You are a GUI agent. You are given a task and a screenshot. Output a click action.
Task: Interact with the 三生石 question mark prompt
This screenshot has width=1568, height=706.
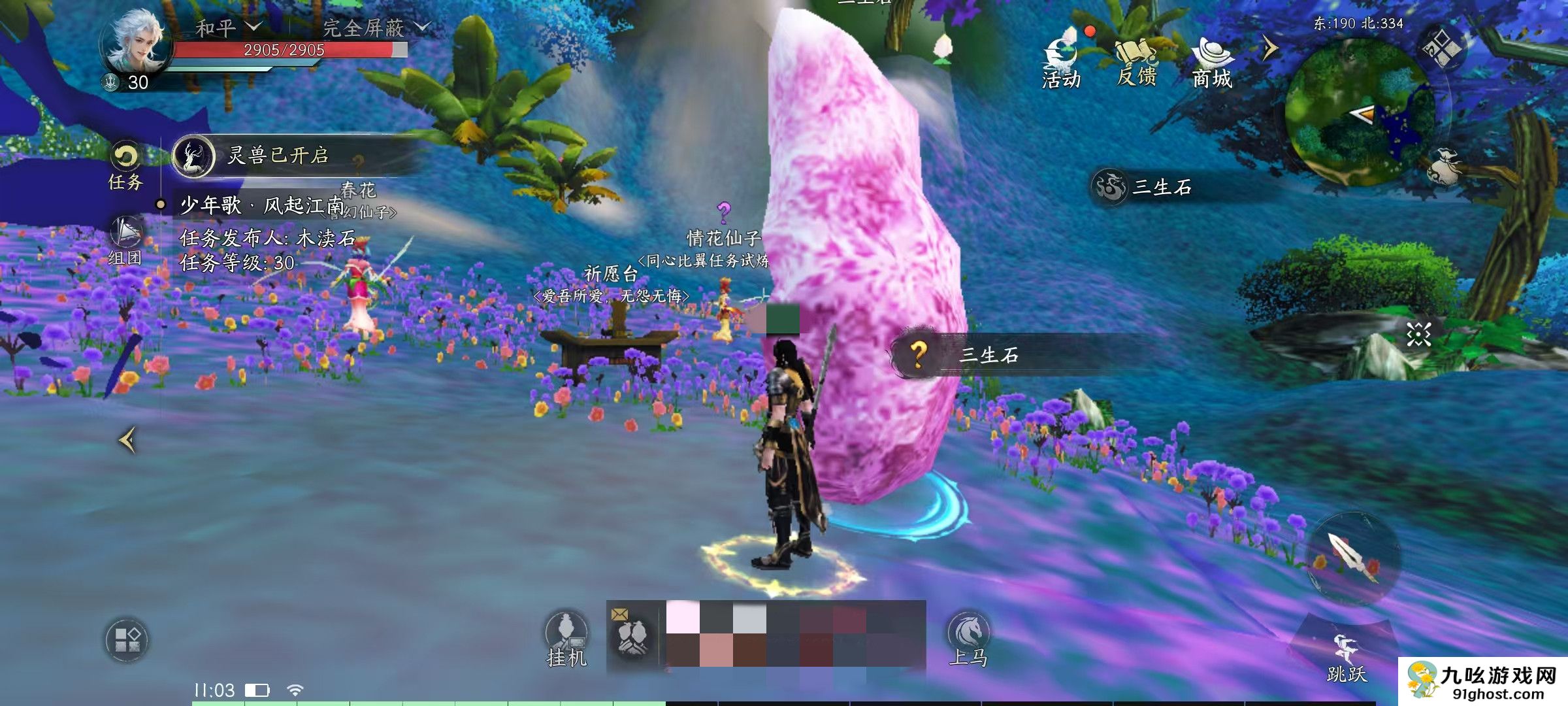(x=919, y=355)
